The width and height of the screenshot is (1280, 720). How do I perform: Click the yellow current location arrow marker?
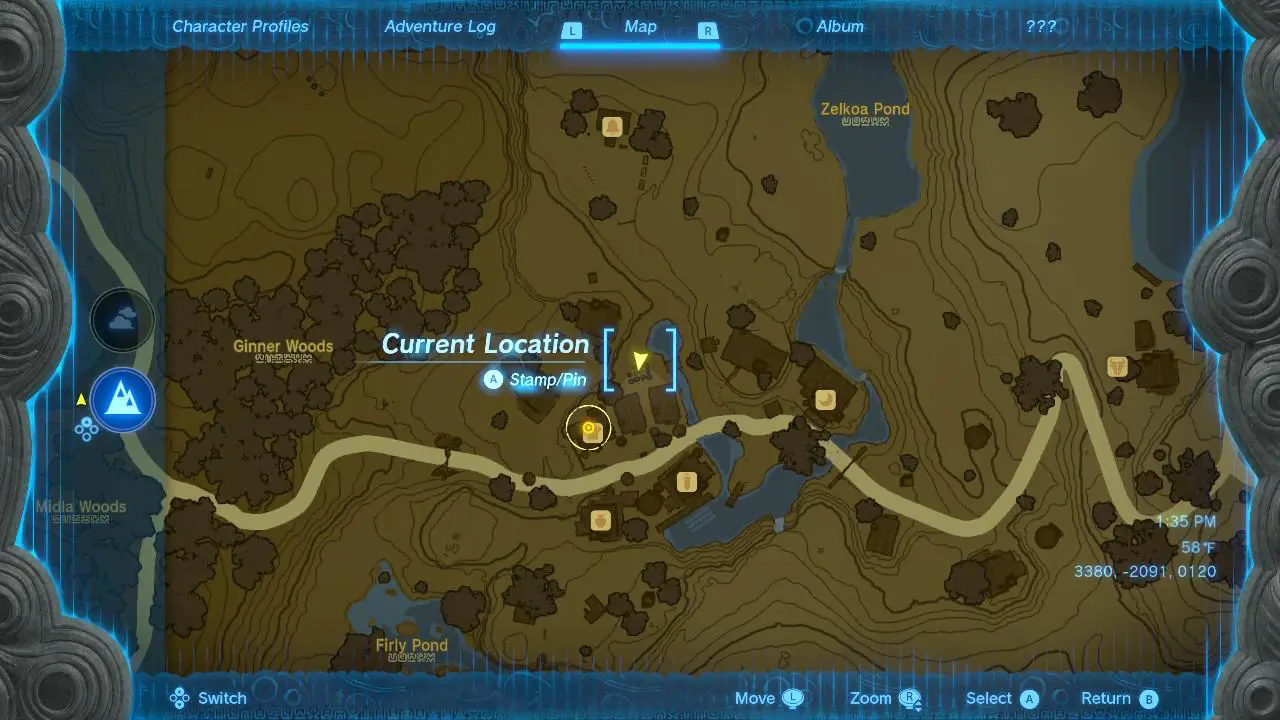[639, 360]
